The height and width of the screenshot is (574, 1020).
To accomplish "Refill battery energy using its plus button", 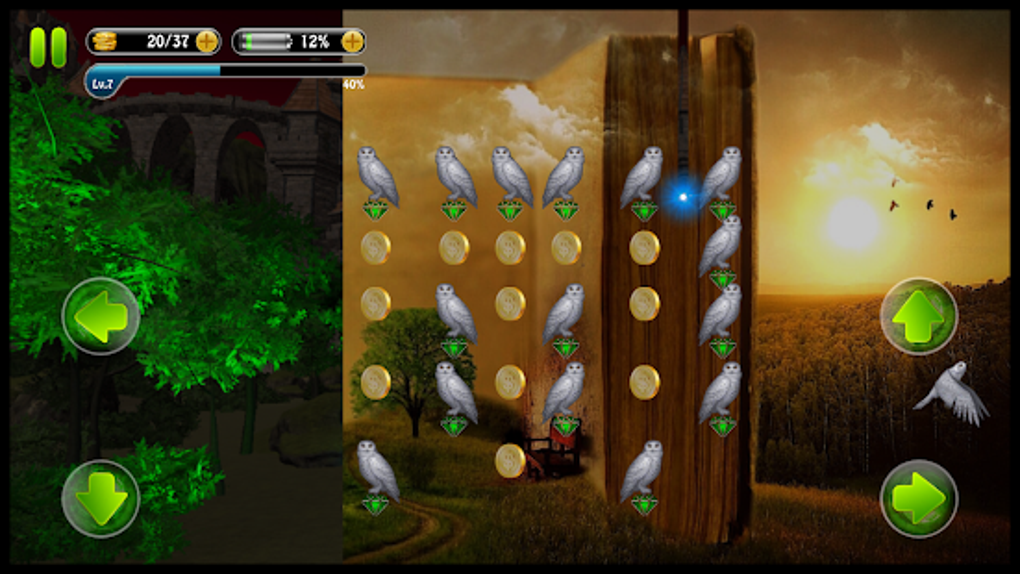I will pos(352,41).
